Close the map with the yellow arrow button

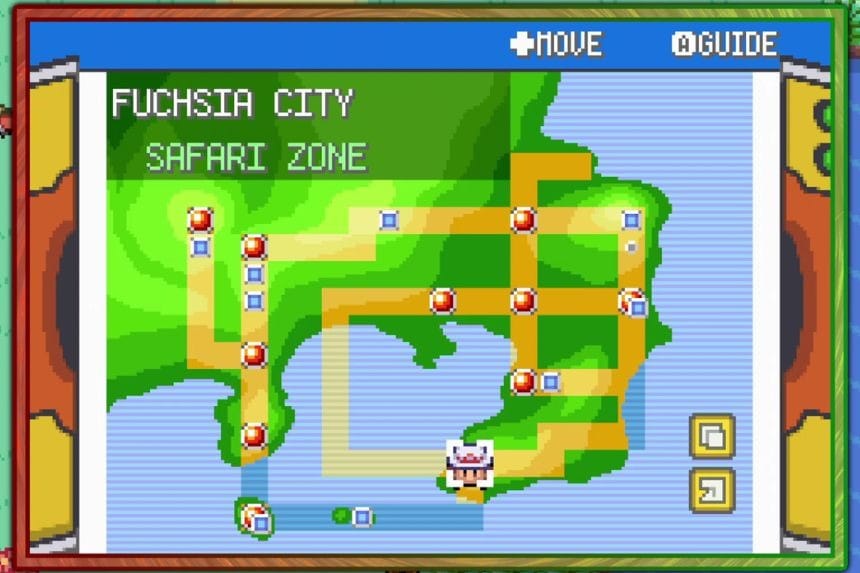click(x=712, y=490)
